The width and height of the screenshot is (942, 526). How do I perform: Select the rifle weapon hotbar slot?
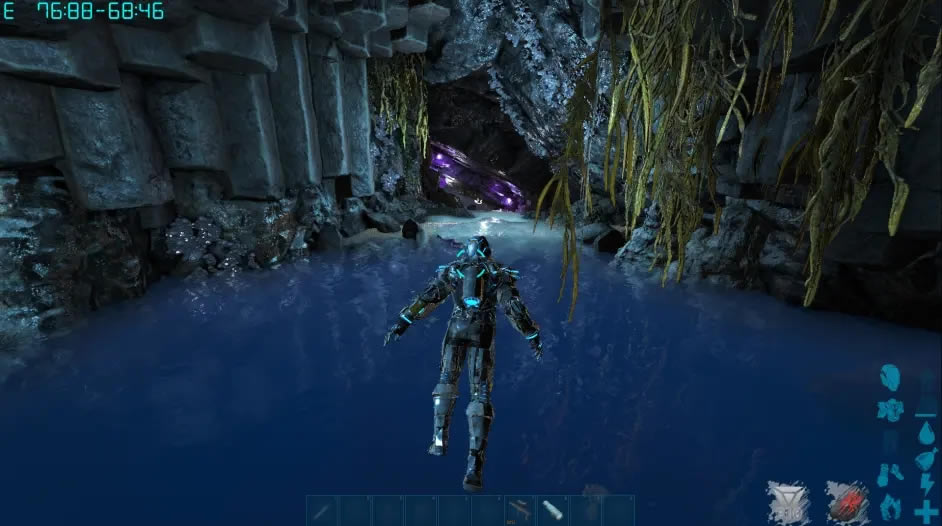coord(520,510)
